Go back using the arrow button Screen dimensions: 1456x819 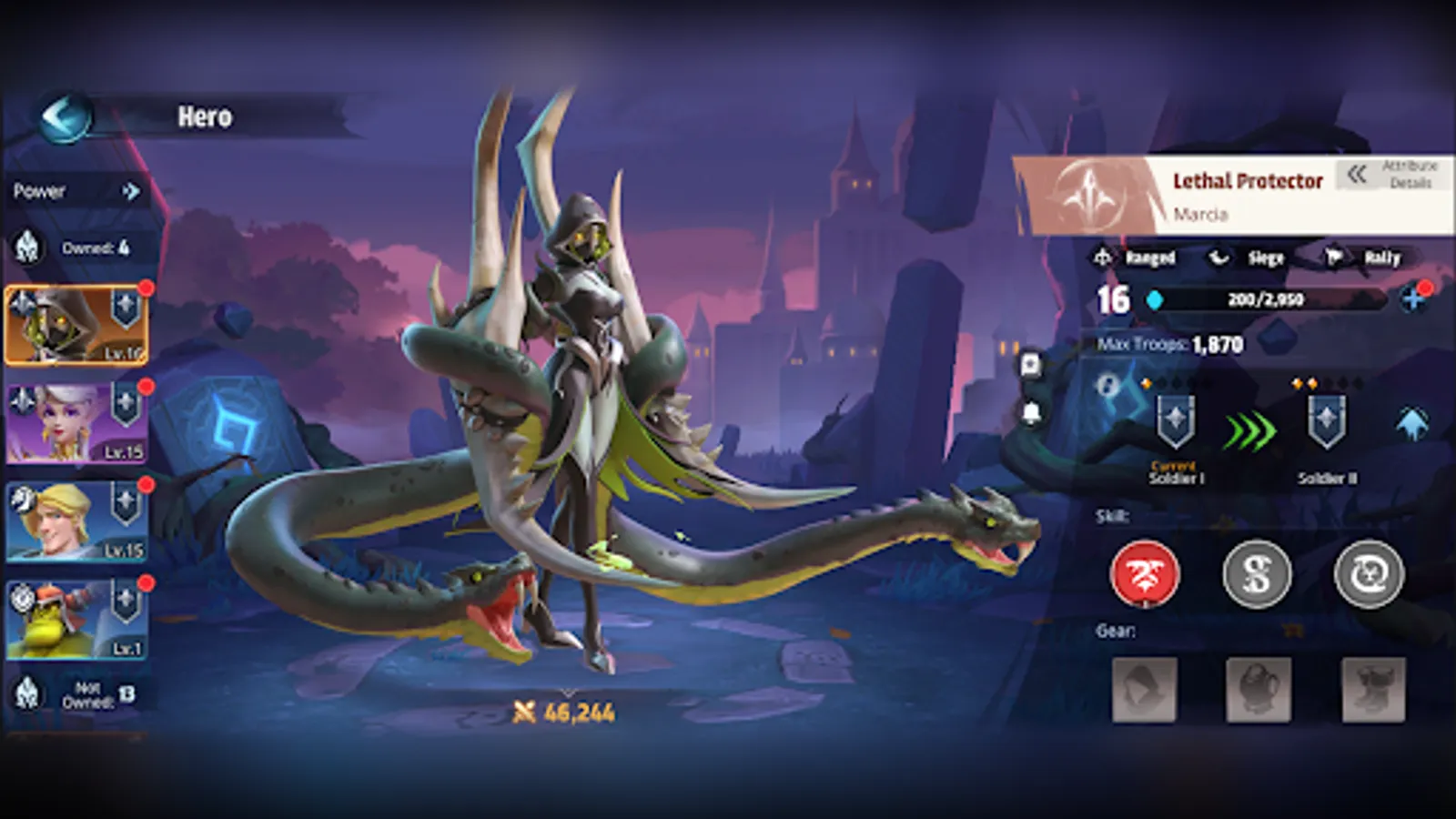point(65,116)
